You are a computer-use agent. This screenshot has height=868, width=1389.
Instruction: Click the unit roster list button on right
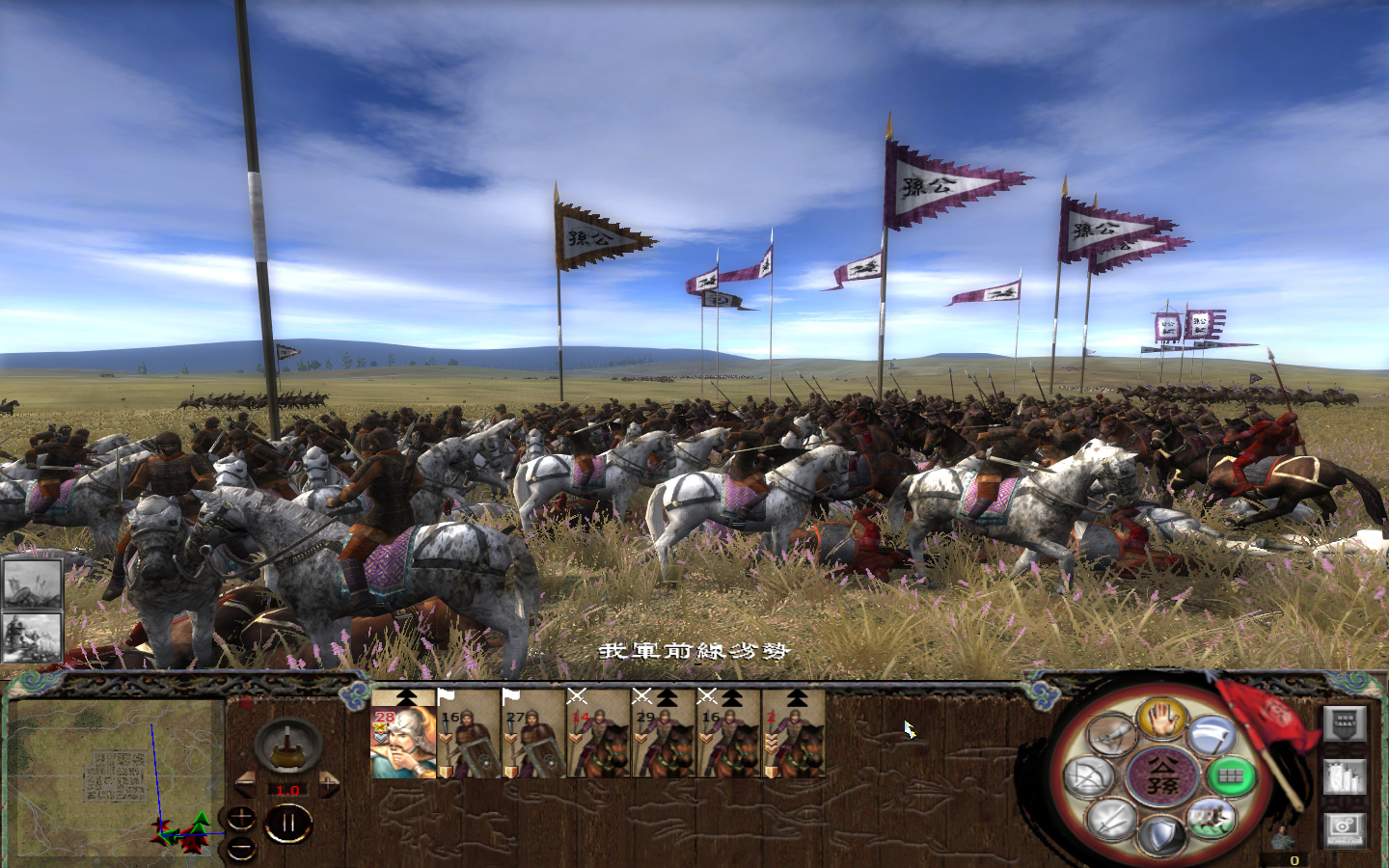[1343, 724]
